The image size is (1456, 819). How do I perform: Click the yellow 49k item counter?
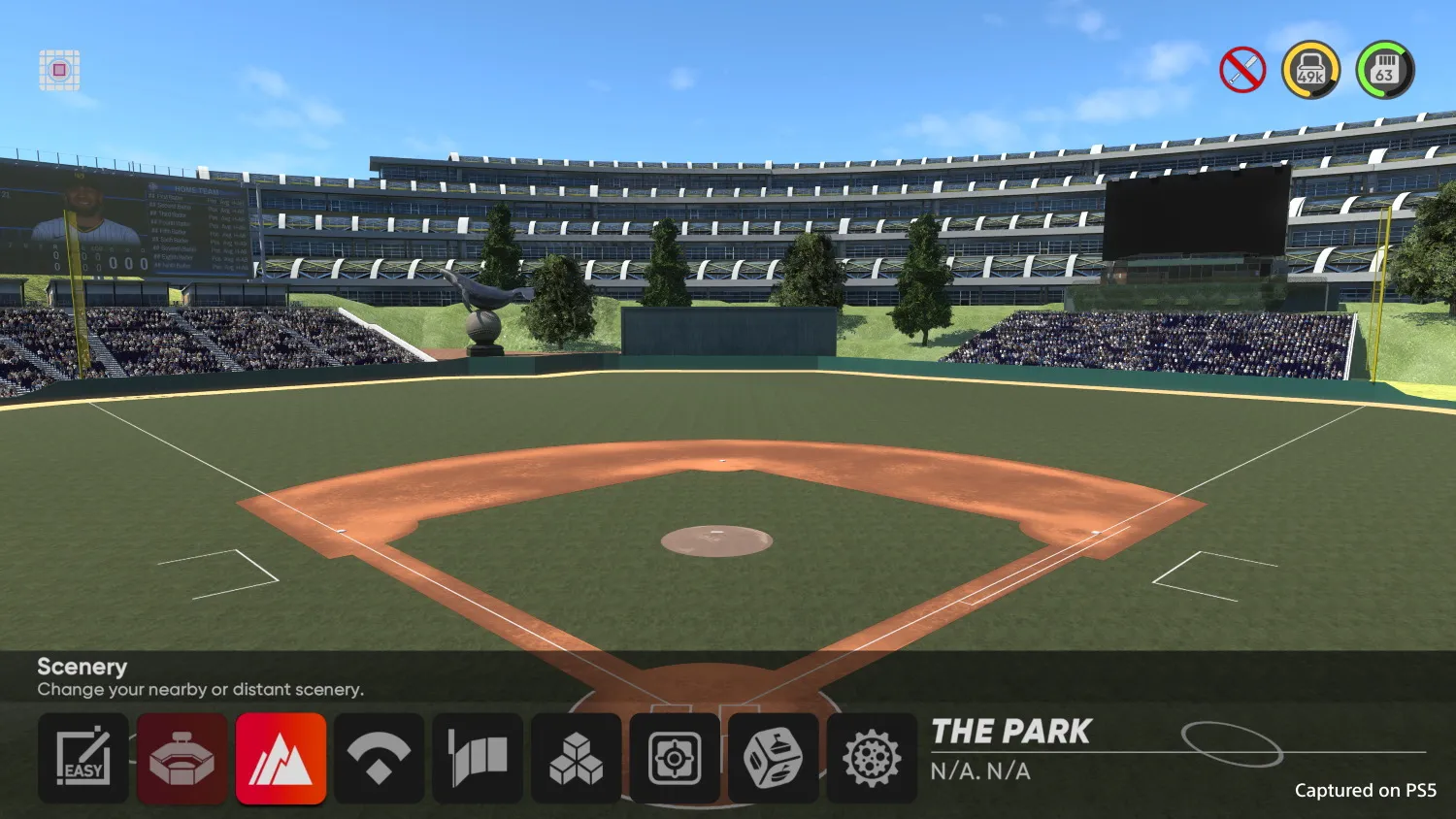click(1310, 68)
